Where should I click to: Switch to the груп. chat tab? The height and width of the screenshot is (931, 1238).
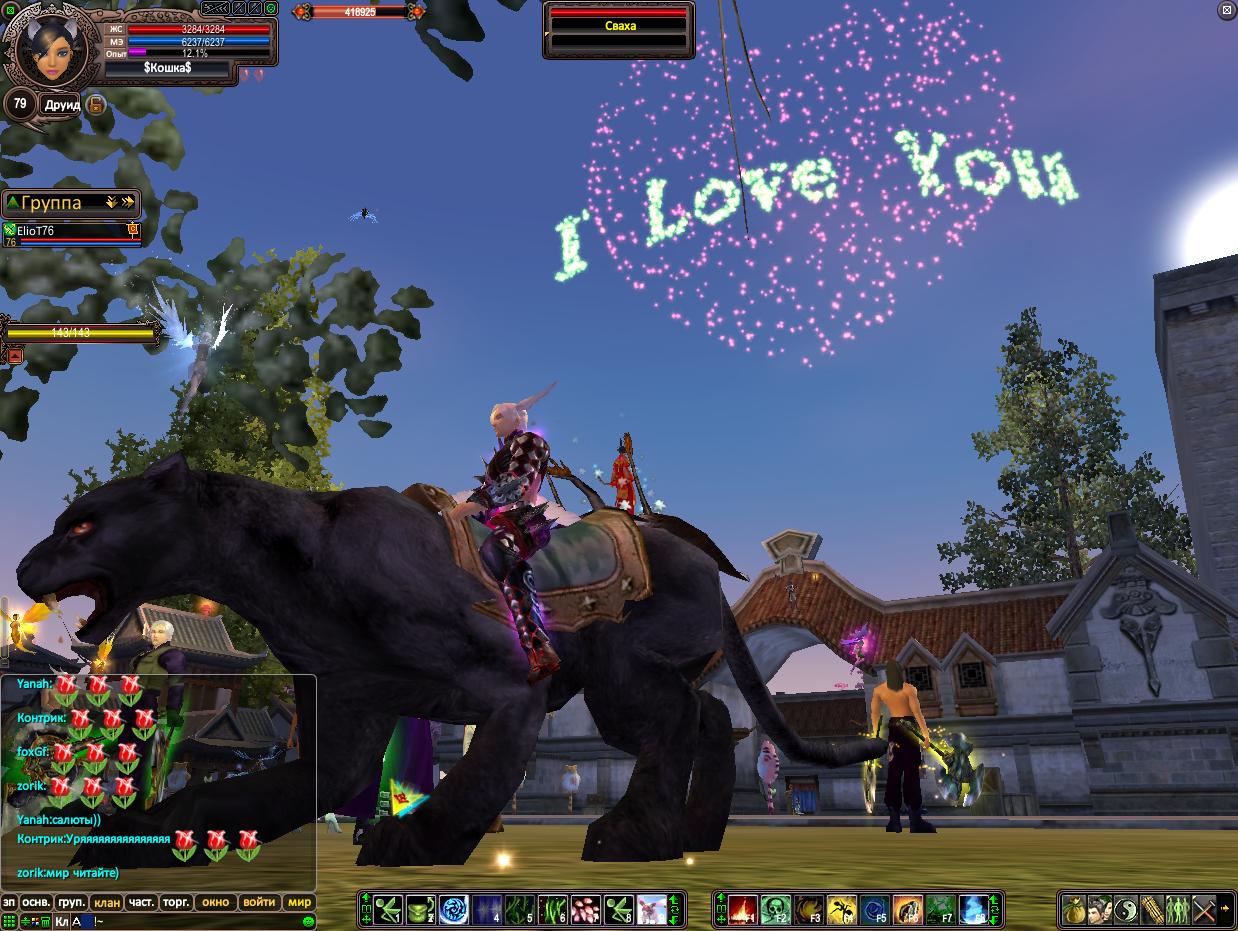(x=71, y=902)
